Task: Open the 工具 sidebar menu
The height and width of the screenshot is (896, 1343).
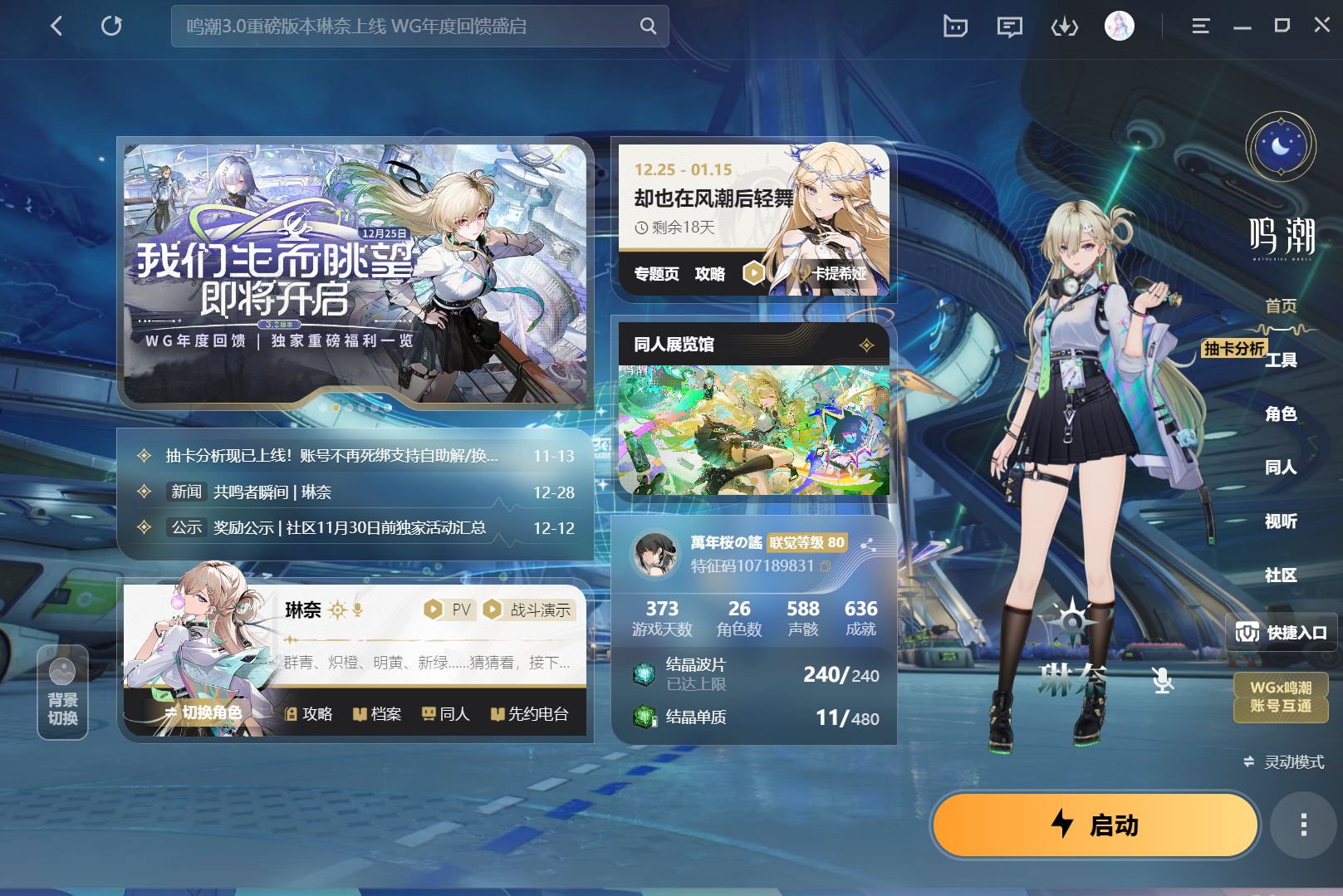Action: [x=1281, y=360]
